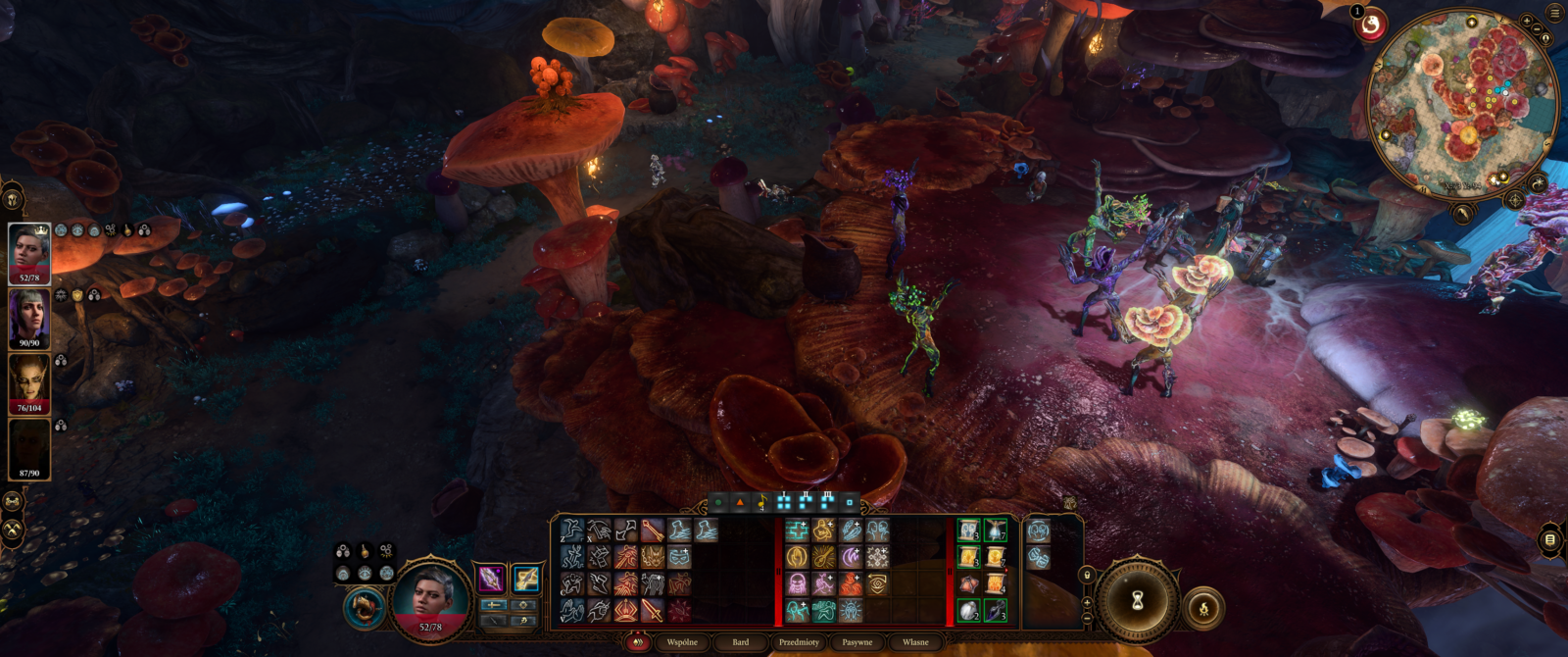Show the Pasywne hotbar tab

(x=857, y=642)
